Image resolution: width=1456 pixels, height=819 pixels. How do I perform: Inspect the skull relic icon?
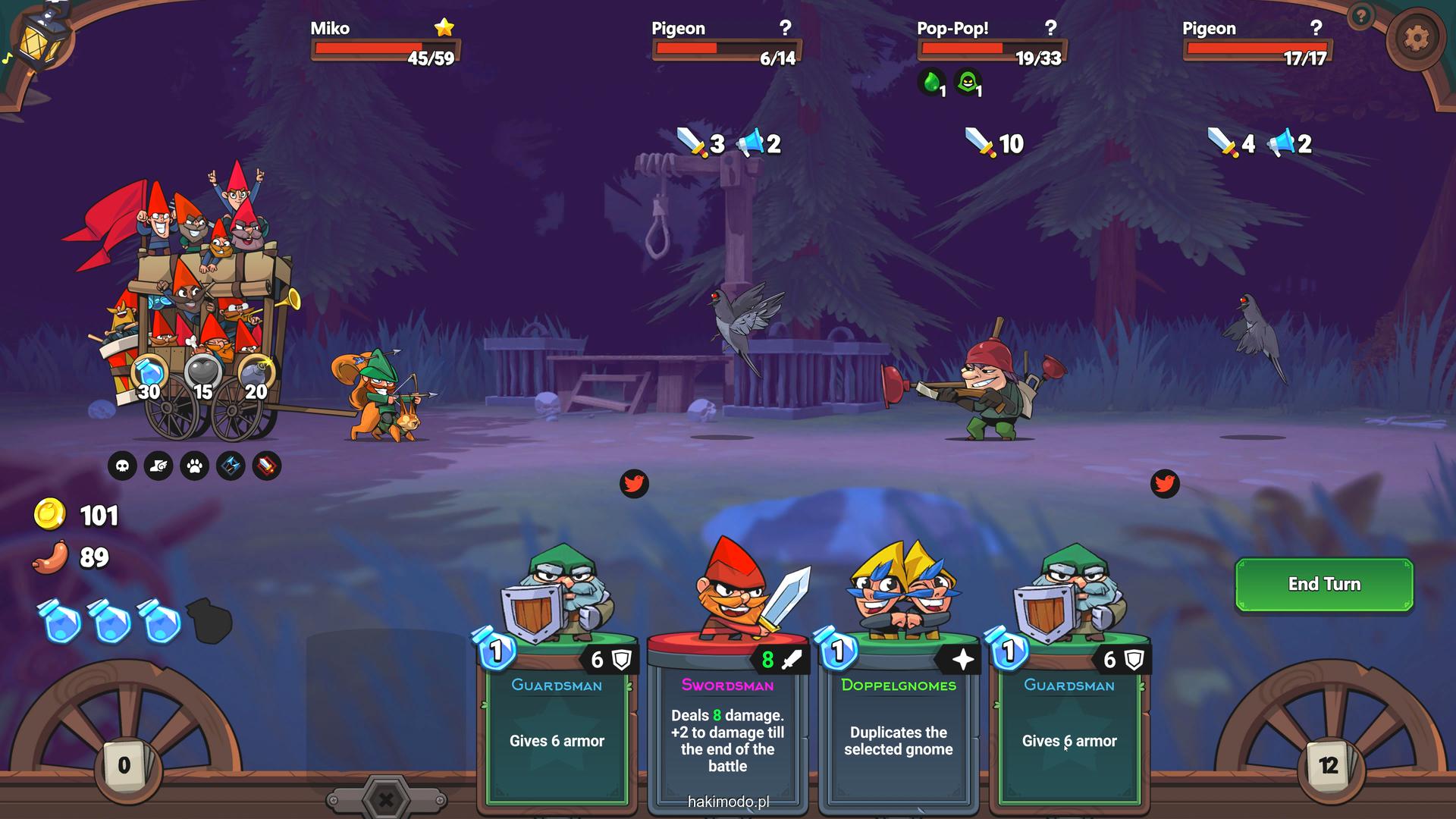[122, 466]
